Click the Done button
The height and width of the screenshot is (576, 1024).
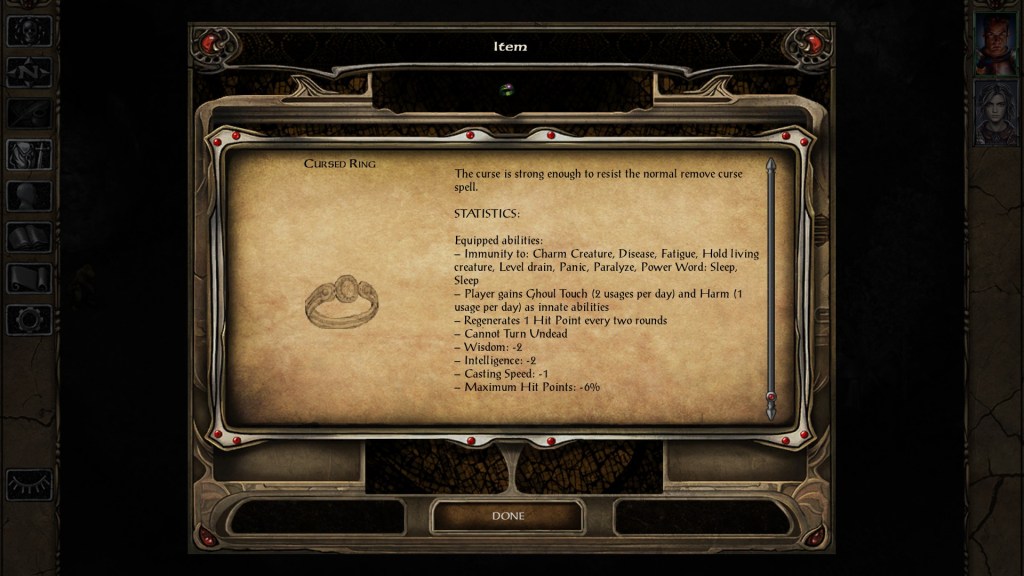[x=507, y=516]
